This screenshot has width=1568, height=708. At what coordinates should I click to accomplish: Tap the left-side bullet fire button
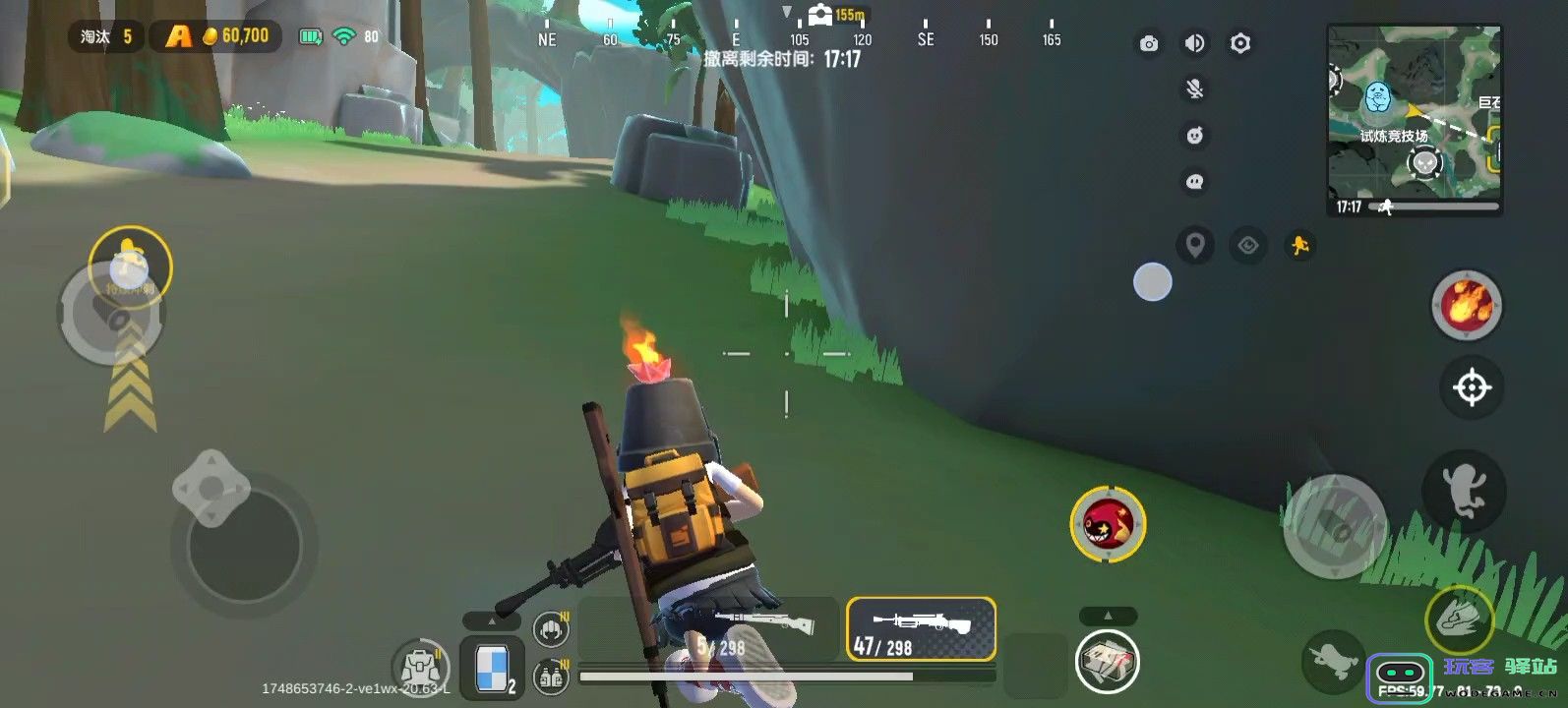[111, 315]
